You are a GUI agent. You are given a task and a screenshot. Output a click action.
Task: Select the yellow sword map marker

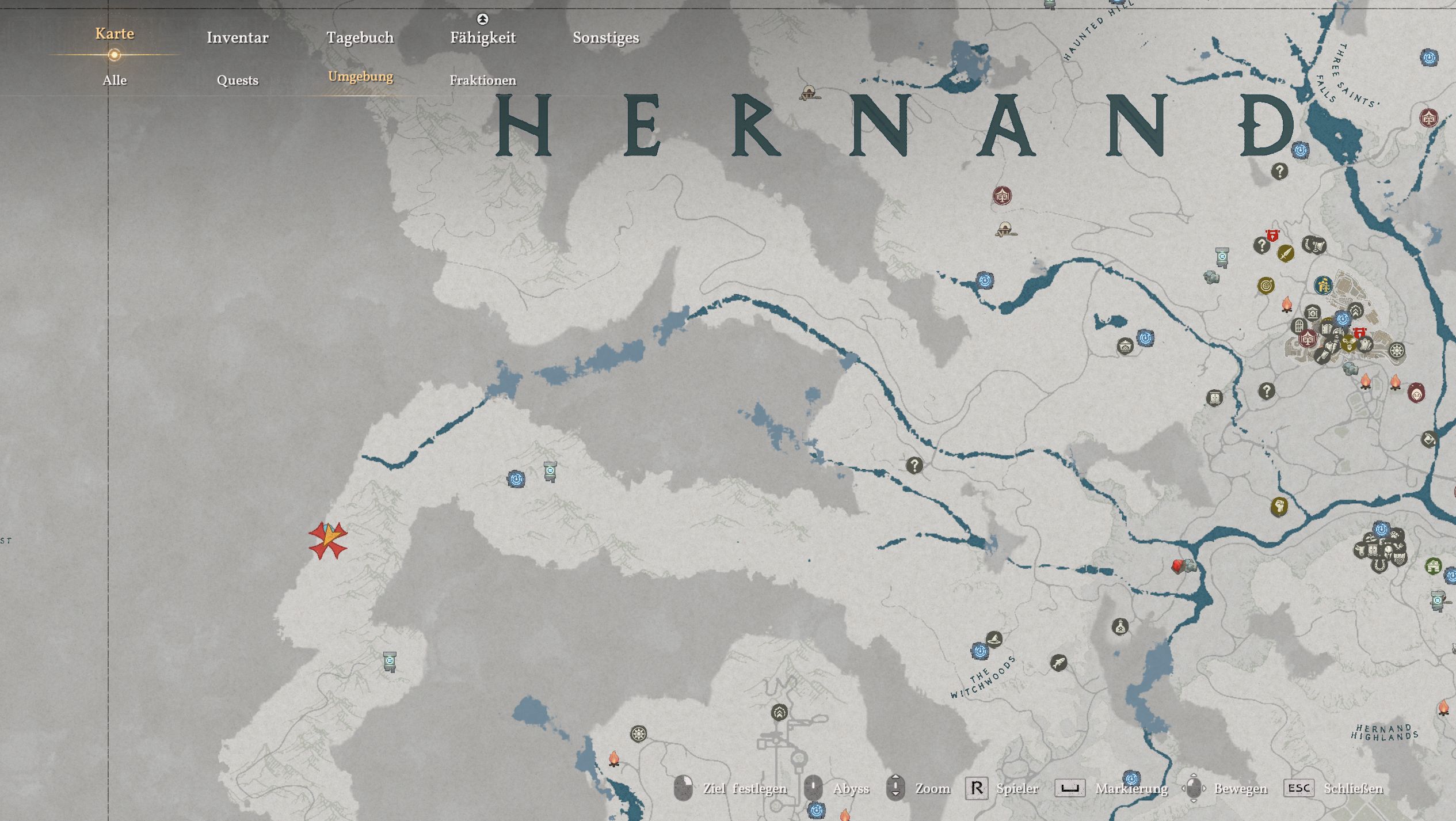1286,253
